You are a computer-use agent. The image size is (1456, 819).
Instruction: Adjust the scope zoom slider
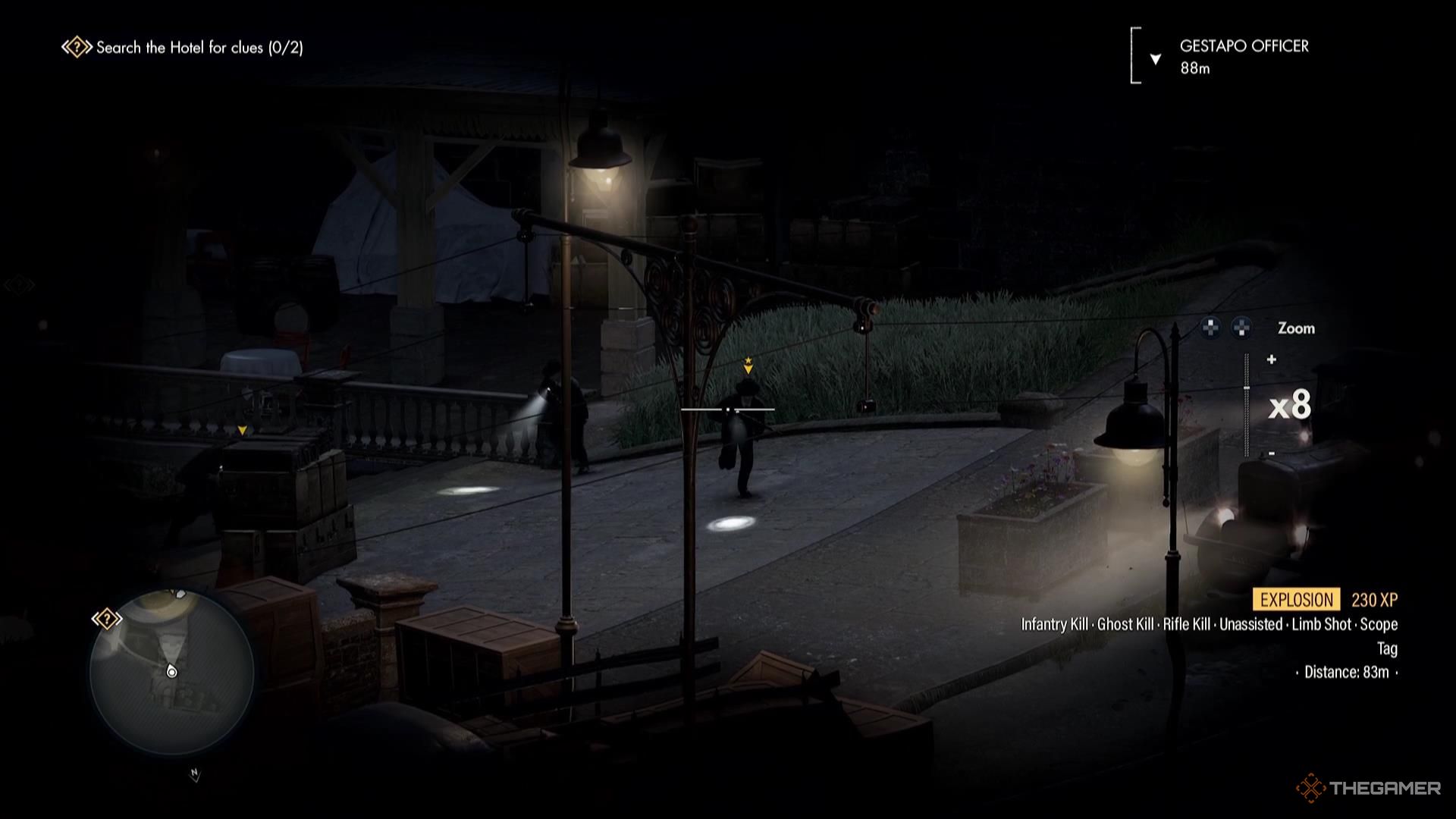point(1247,406)
